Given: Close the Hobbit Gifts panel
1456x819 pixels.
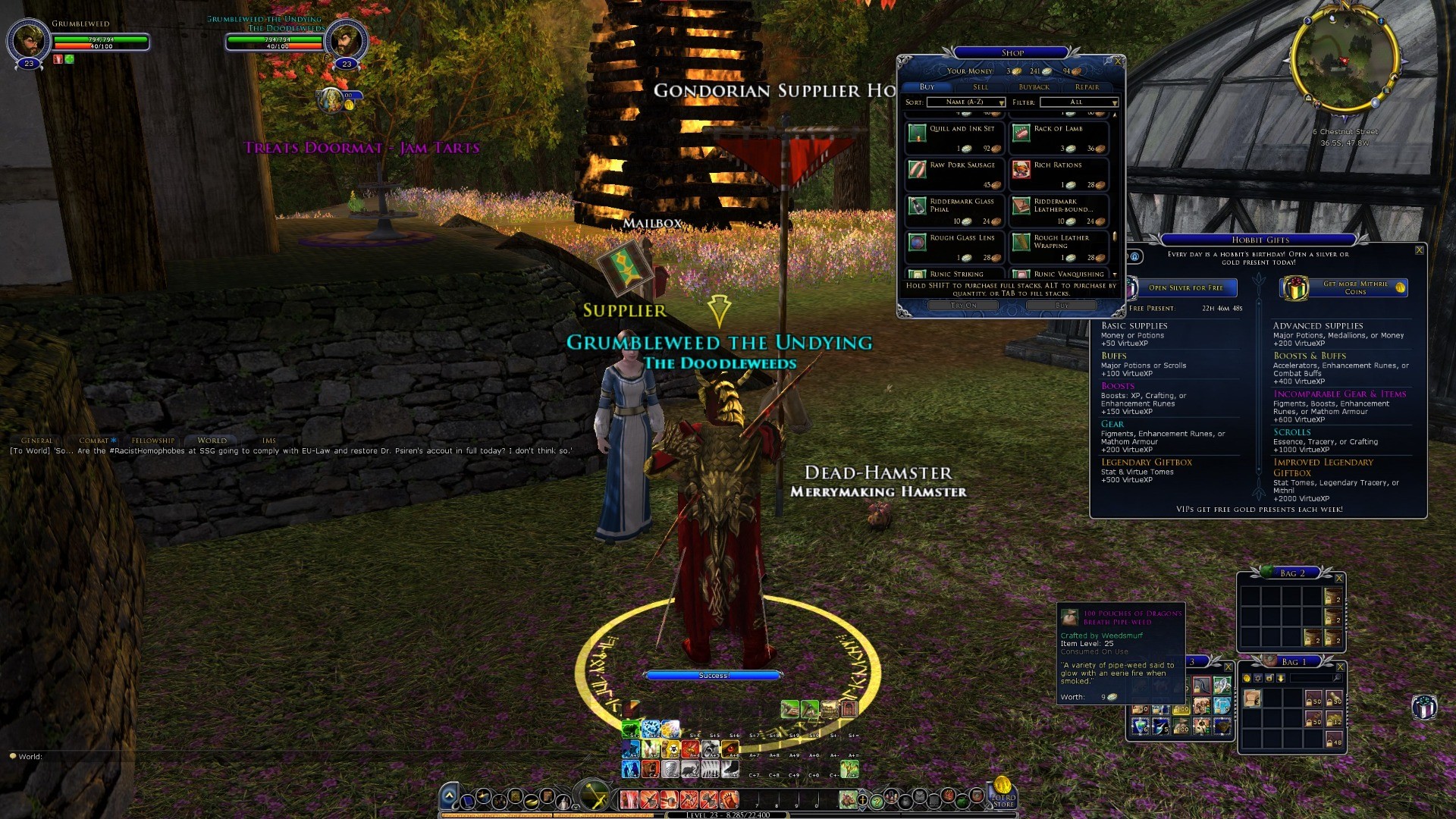Looking at the screenshot, I should [1419, 250].
